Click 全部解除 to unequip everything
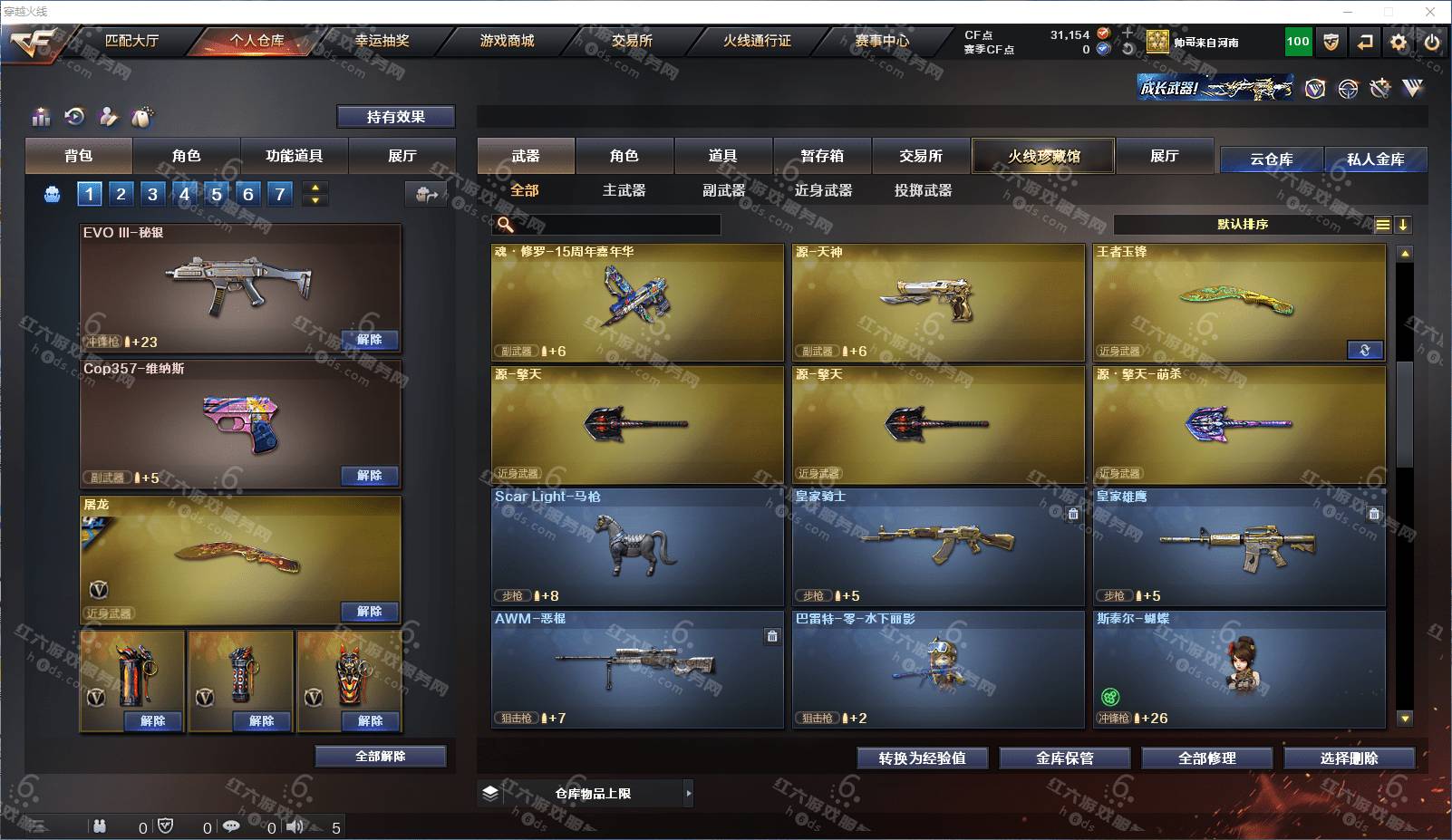The image size is (1452, 840). (x=380, y=757)
